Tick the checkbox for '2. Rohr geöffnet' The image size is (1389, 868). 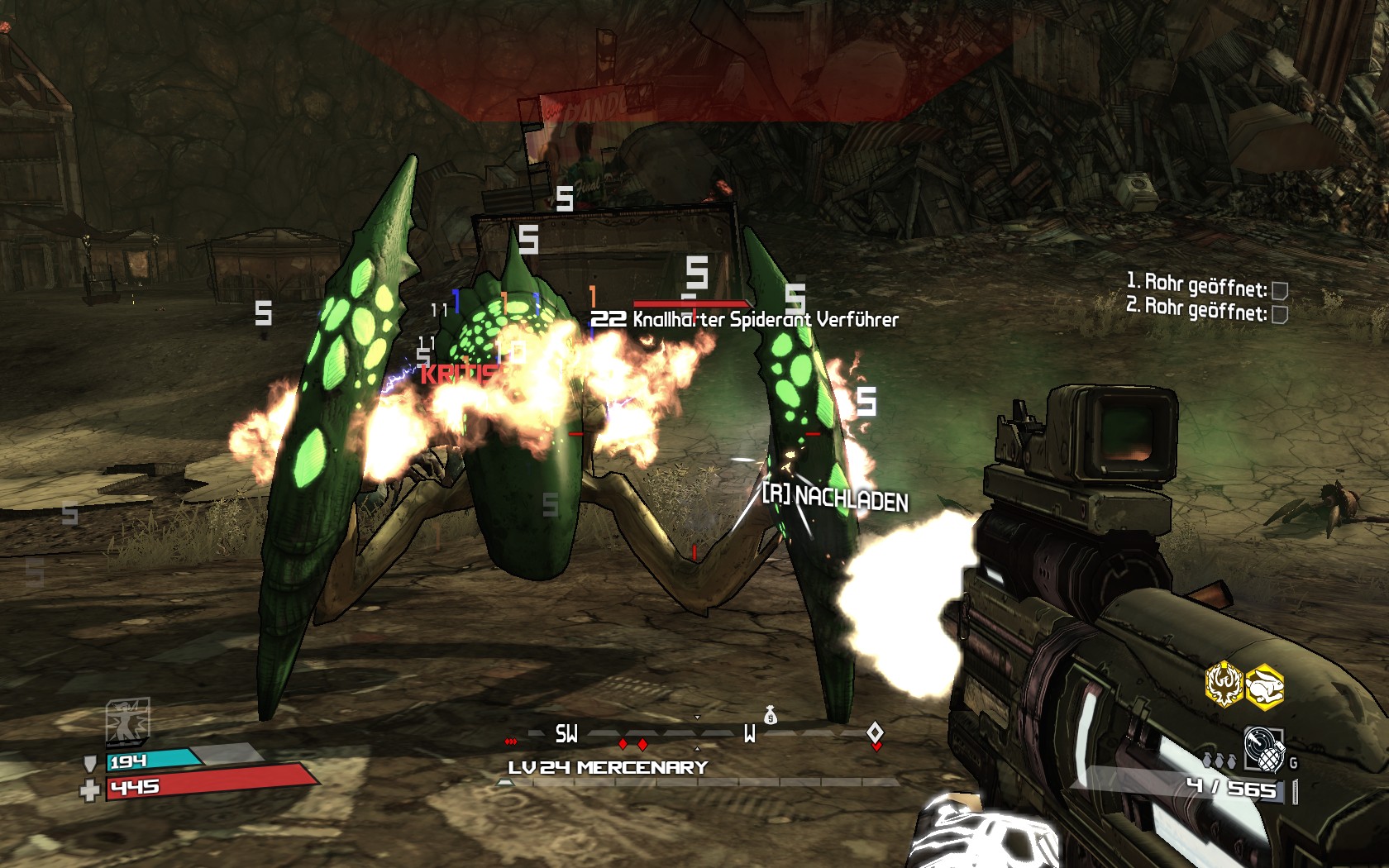[1279, 314]
